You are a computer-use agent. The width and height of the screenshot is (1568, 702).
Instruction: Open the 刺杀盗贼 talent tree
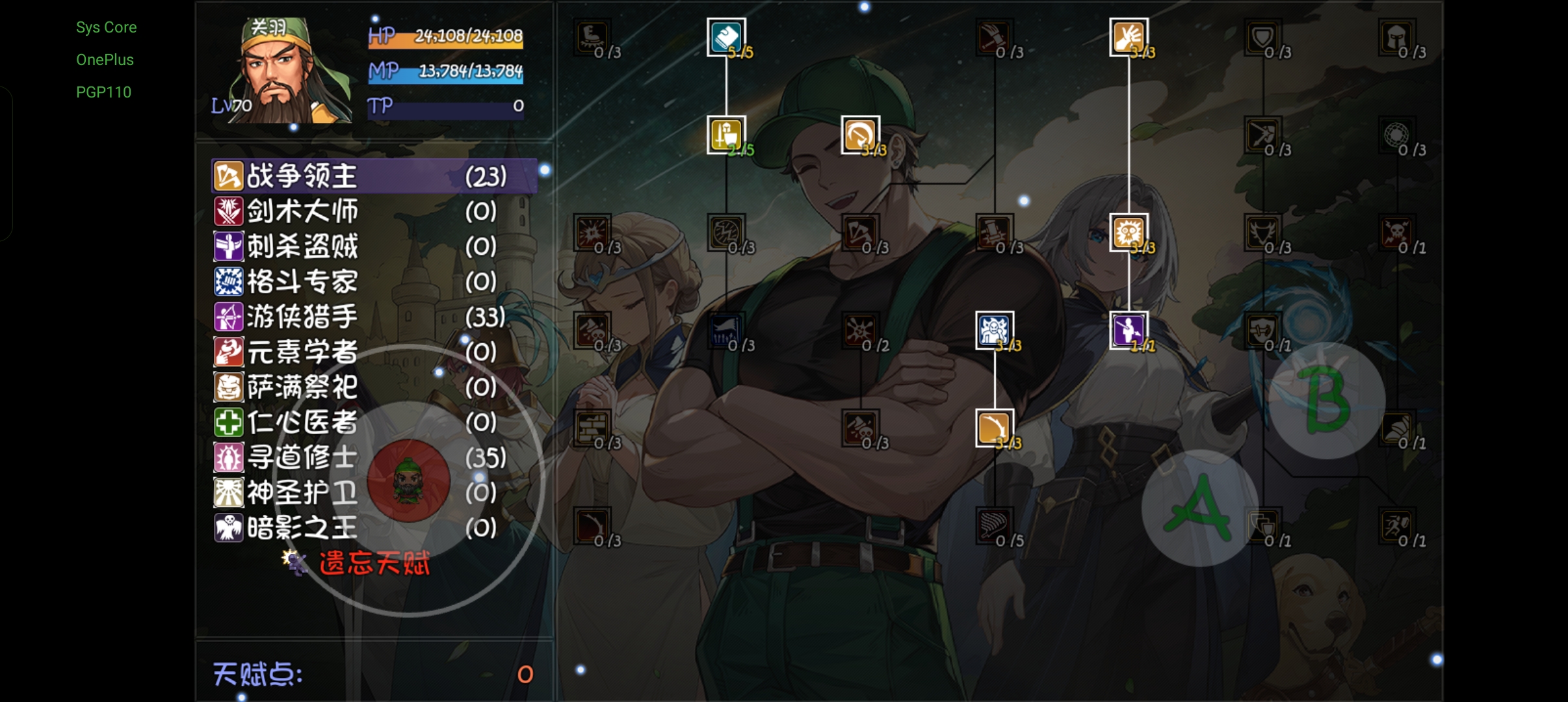(x=302, y=246)
